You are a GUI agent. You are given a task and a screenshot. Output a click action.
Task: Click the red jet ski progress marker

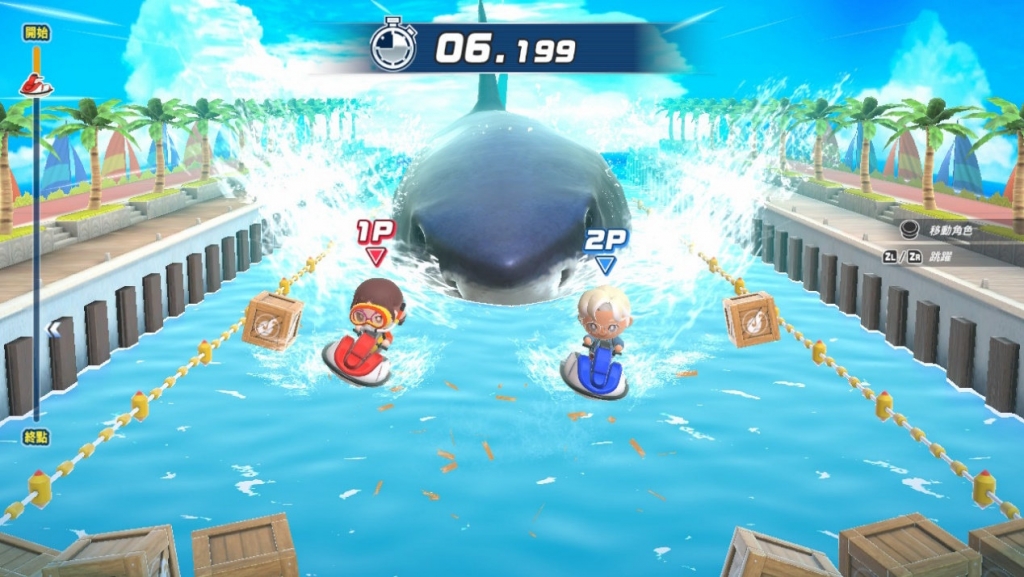click(36, 85)
